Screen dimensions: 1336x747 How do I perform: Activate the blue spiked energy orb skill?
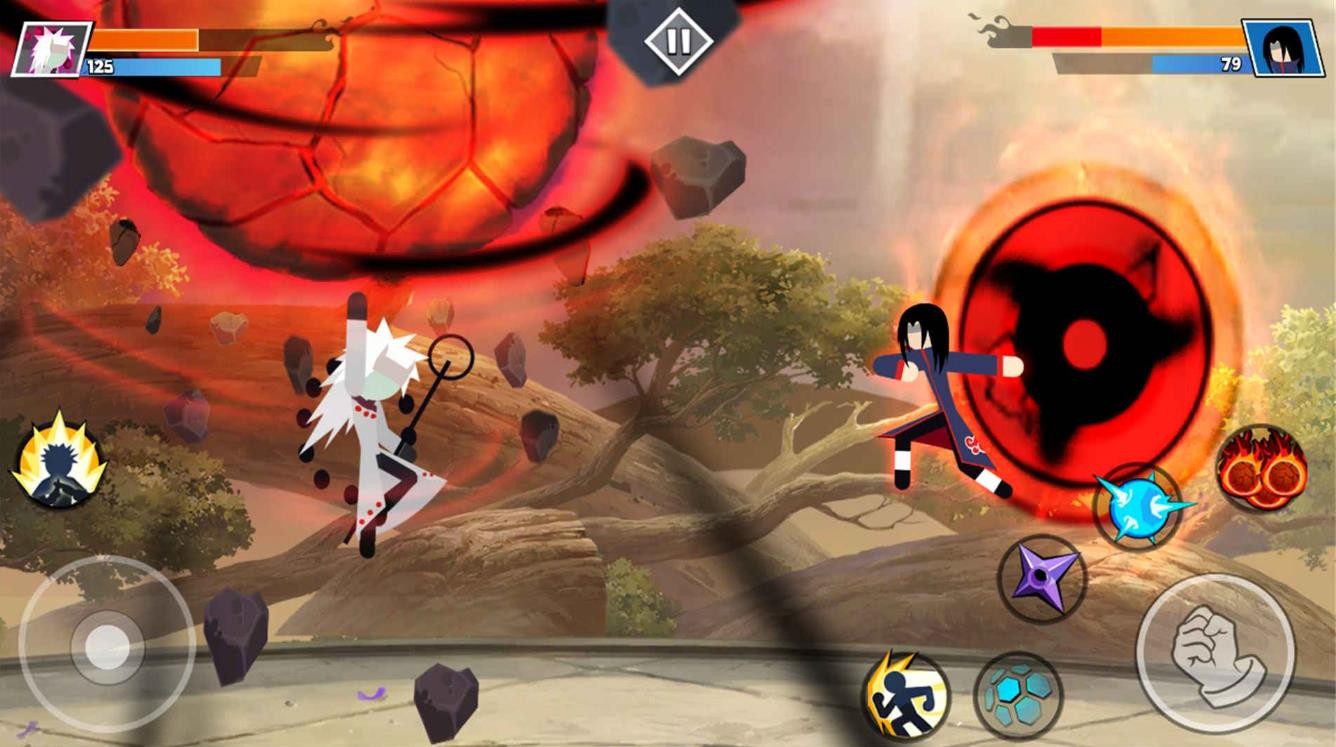point(1137,506)
